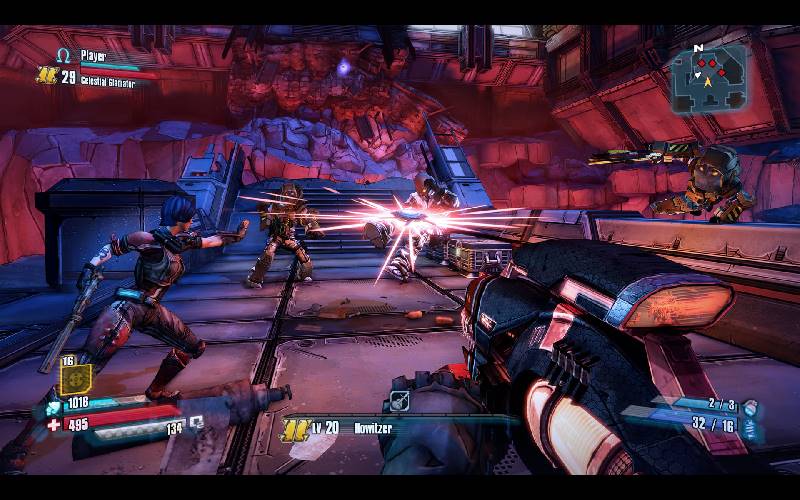Click the shield icon next to 1016
This screenshot has height=500, width=800.
coord(51,406)
